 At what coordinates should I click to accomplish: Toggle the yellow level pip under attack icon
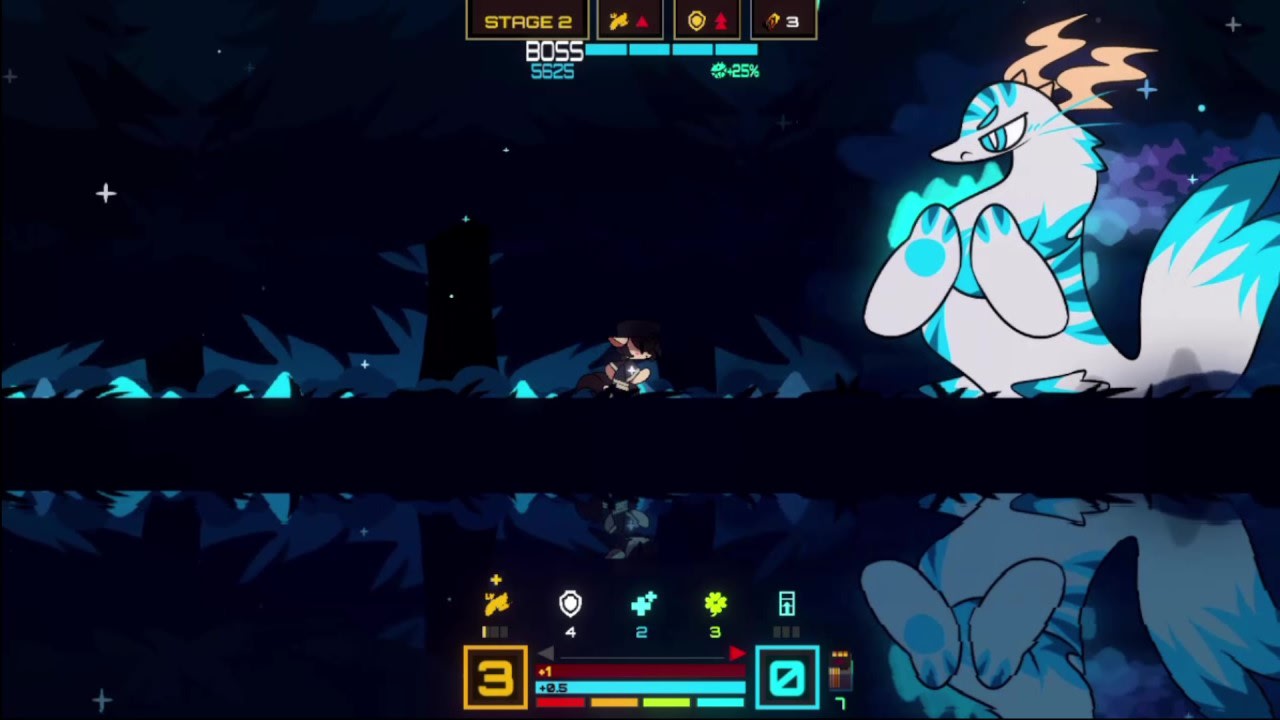tap(485, 630)
